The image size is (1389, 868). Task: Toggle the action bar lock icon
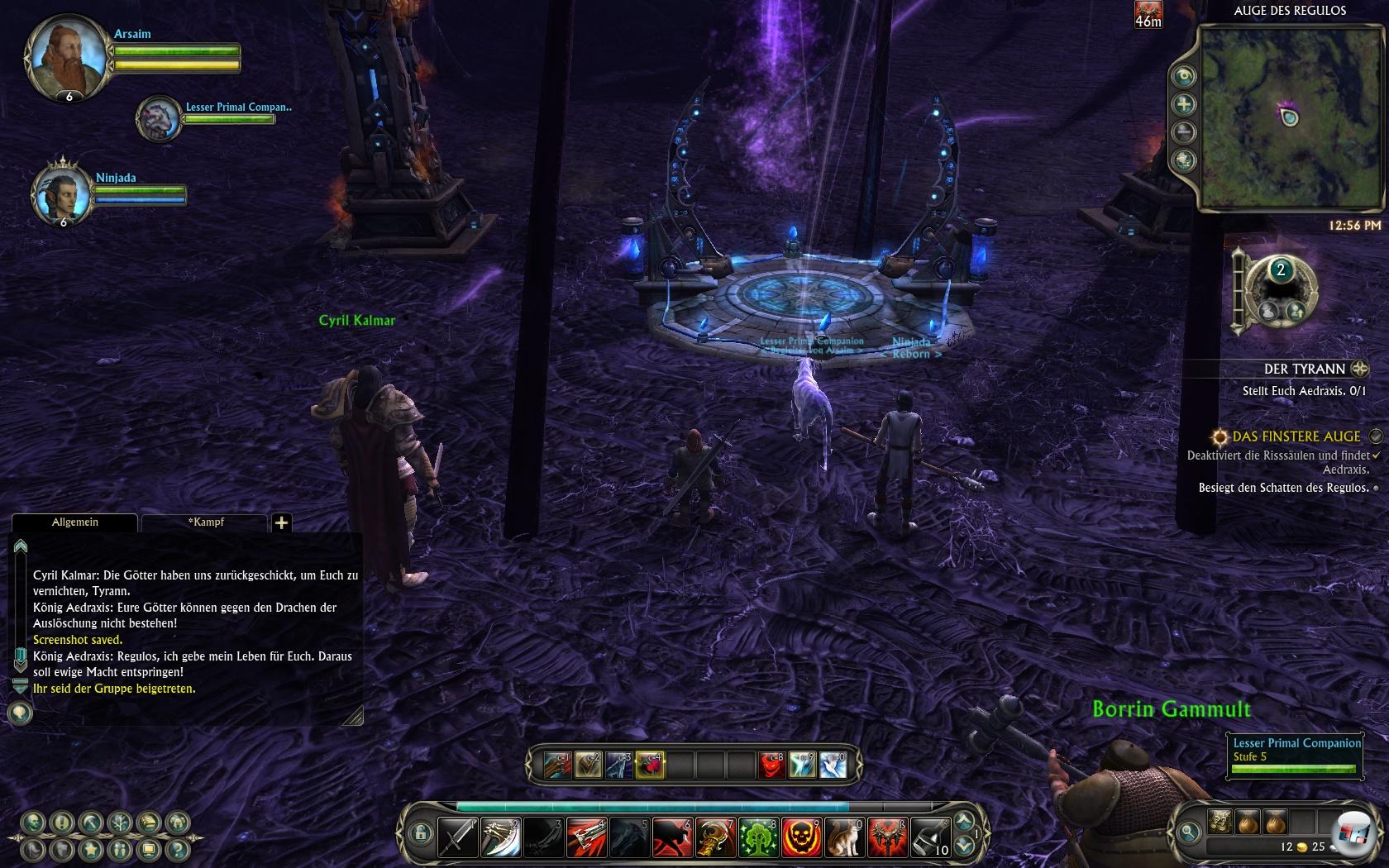(419, 832)
